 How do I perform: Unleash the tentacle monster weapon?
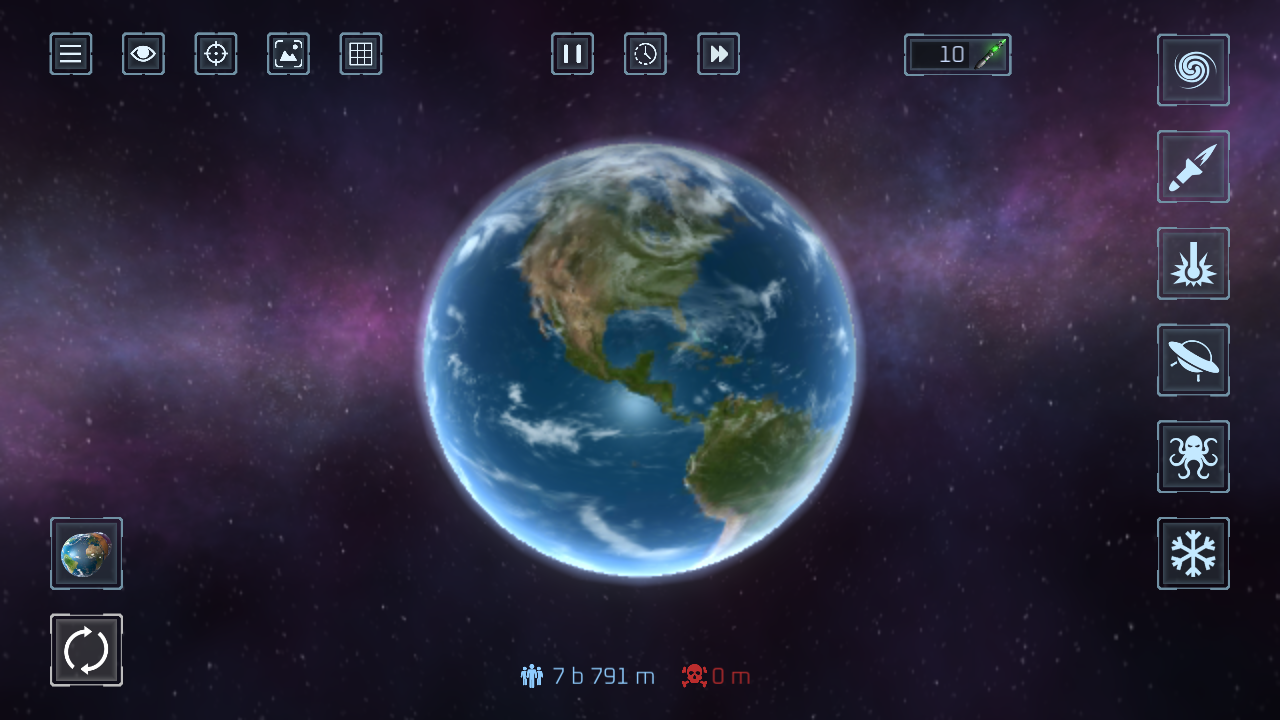pos(1193,456)
